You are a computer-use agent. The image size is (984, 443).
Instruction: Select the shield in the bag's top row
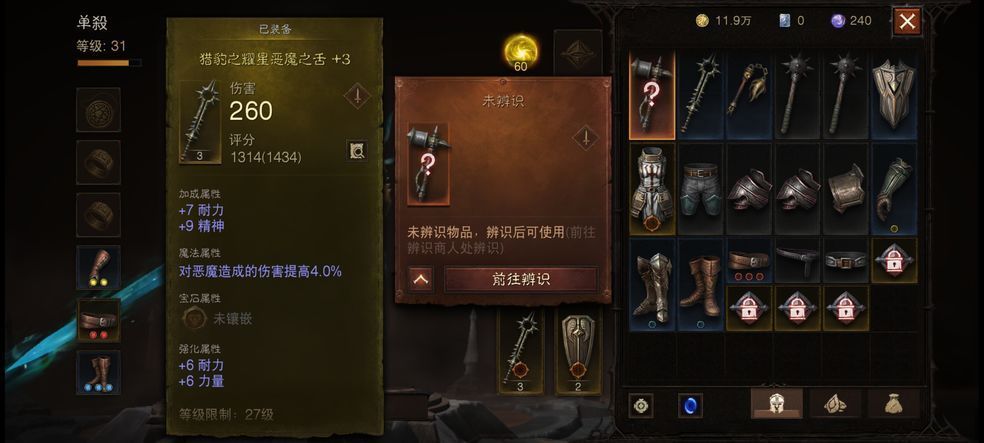893,95
